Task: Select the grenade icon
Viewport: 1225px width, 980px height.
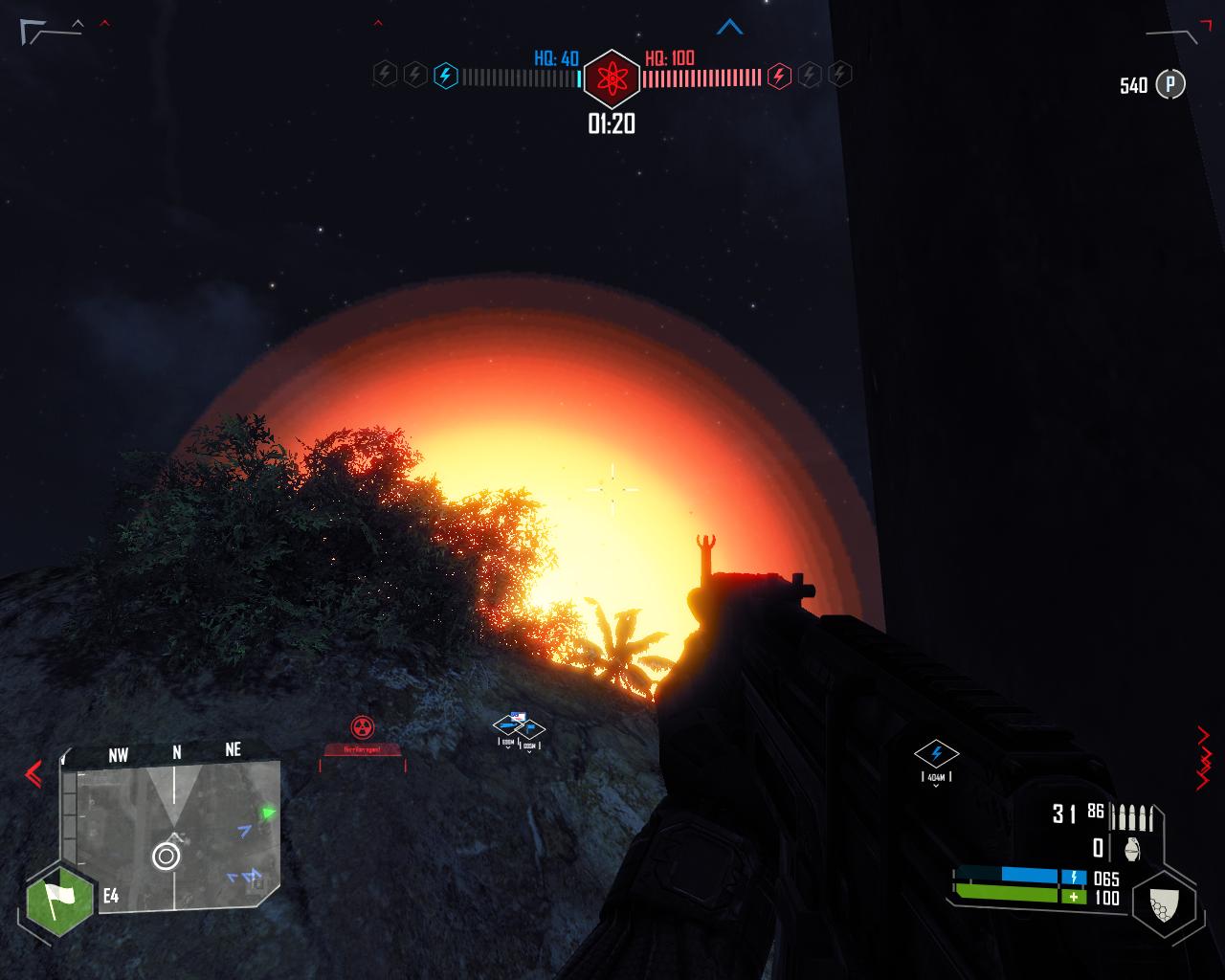Action: [x=1133, y=848]
